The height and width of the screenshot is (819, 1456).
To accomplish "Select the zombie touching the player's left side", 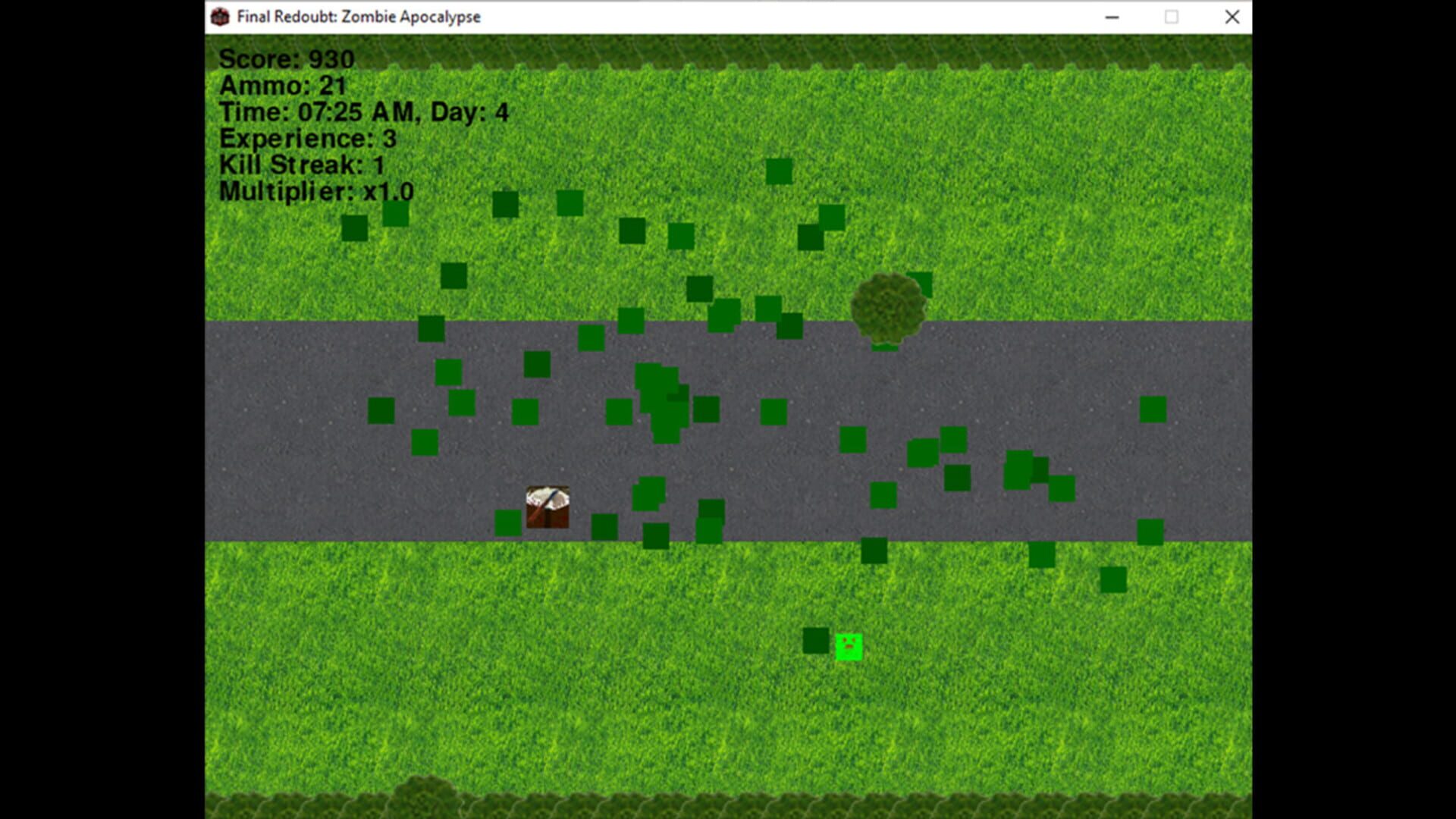I will pyautogui.click(x=507, y=523).
